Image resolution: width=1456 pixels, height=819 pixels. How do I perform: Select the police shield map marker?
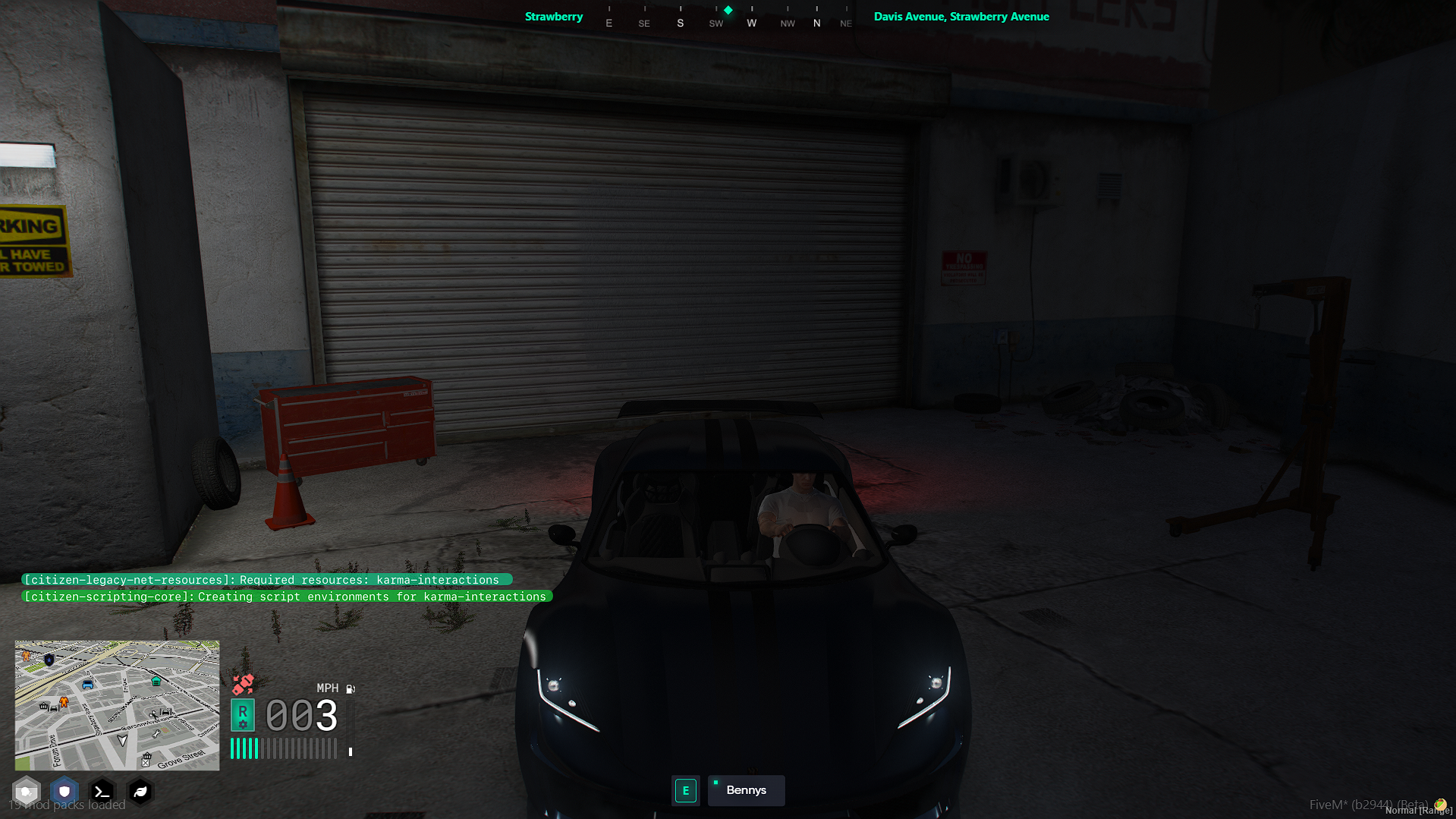[x=49, y=660]
